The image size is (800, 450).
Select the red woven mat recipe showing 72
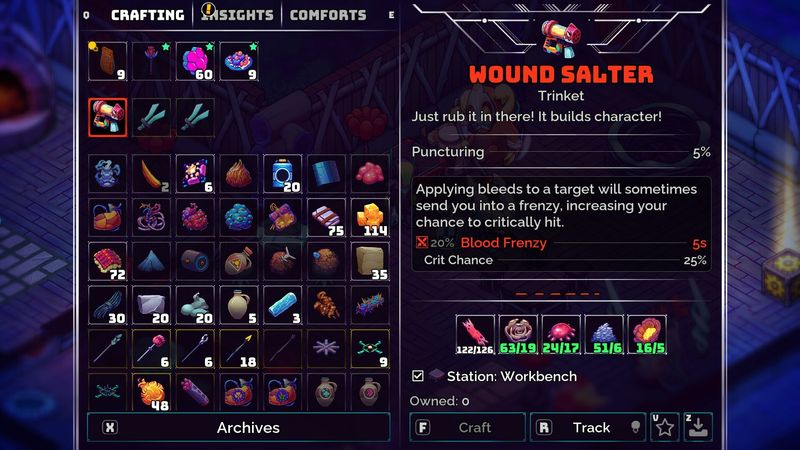click(107, 261)
